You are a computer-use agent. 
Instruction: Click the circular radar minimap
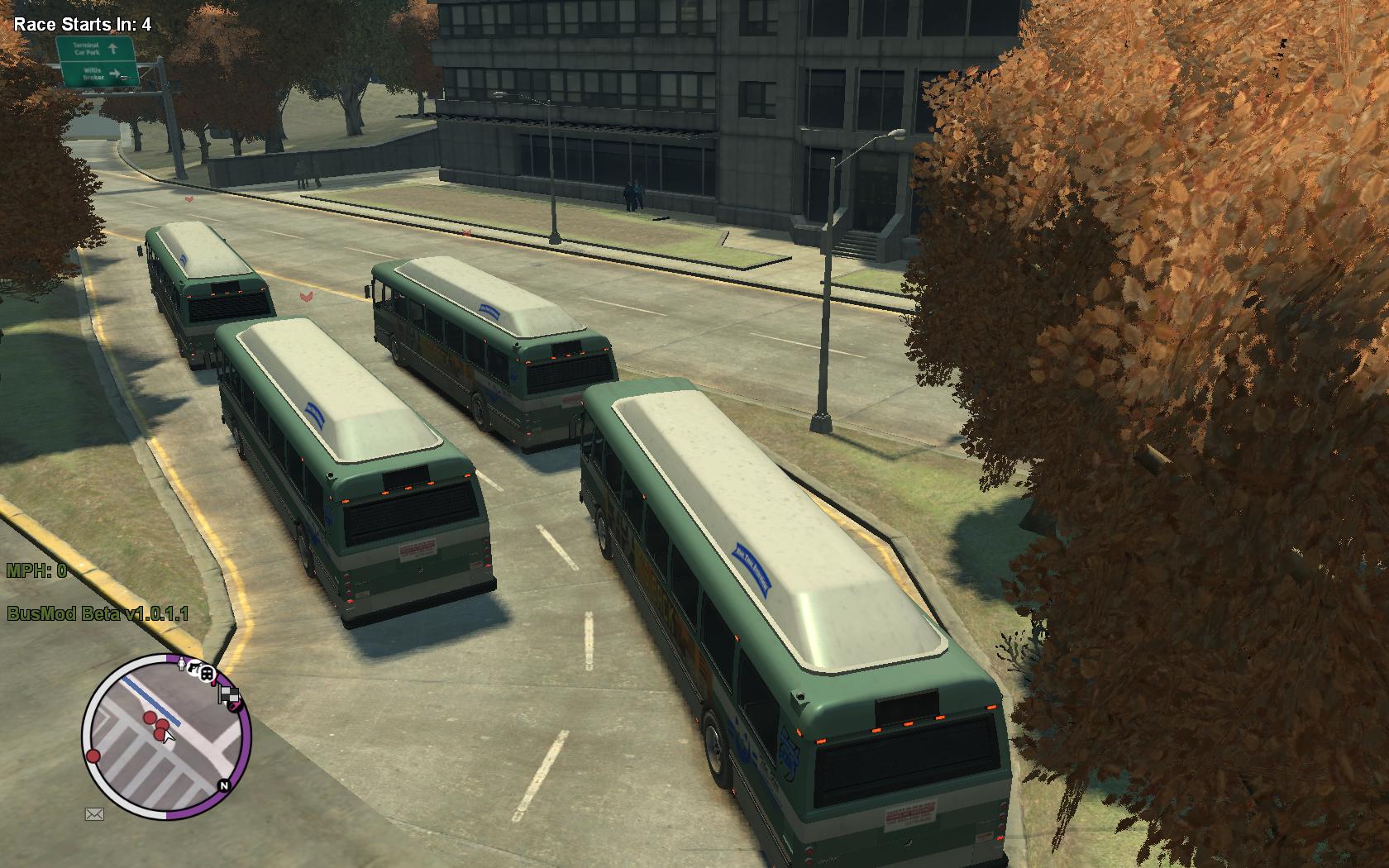(166, 737)
